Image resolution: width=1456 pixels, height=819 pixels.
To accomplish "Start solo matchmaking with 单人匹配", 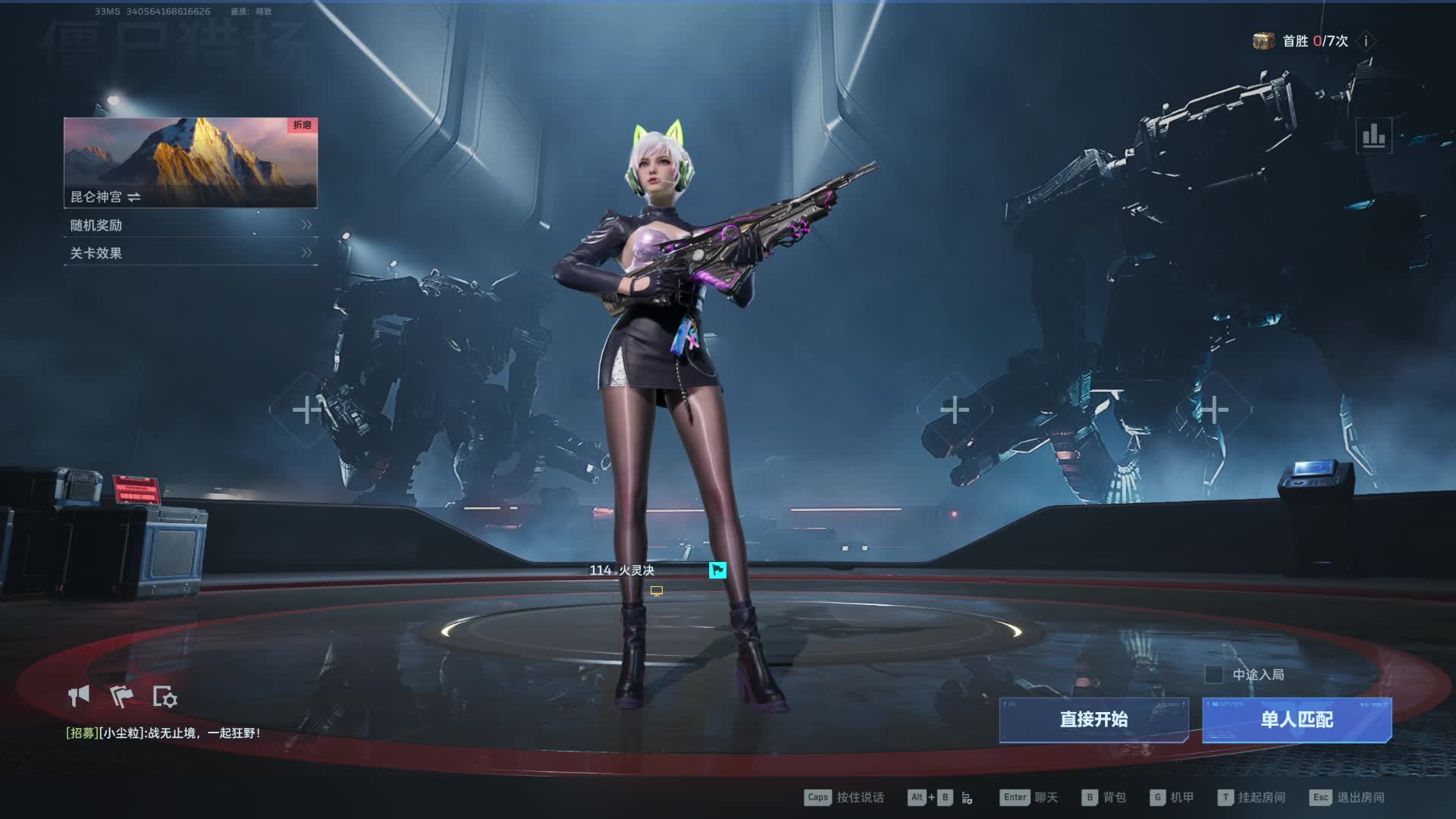I will tap(1297, 720).
